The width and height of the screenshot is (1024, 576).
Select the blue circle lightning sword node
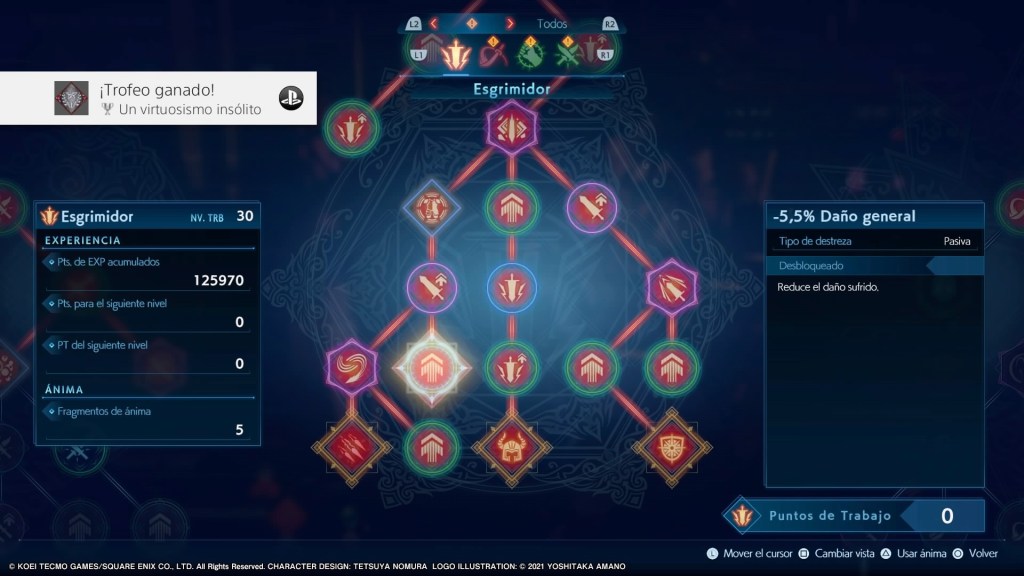click(512, 288)
